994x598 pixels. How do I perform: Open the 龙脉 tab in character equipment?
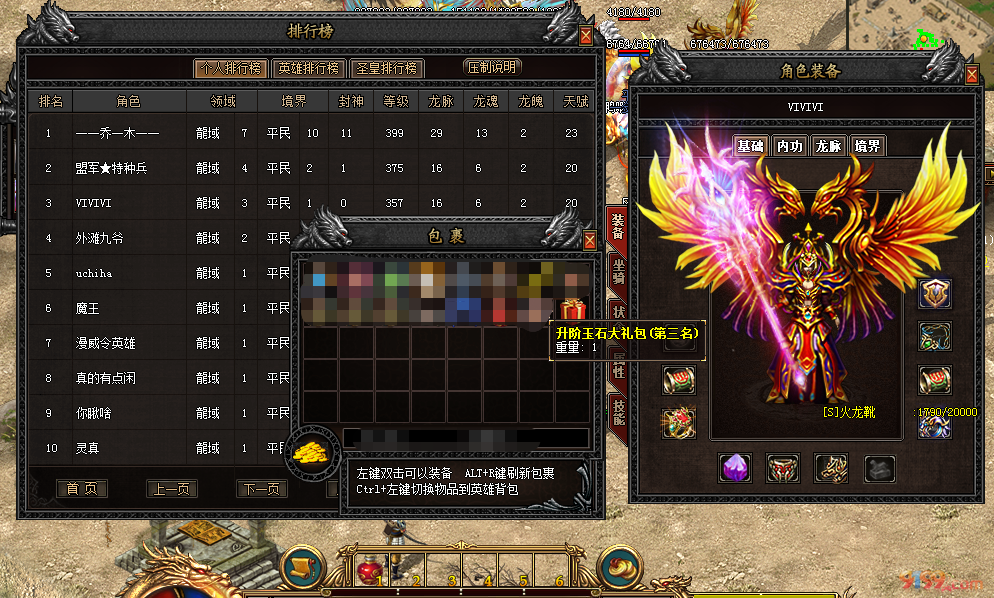pos(828,146)
